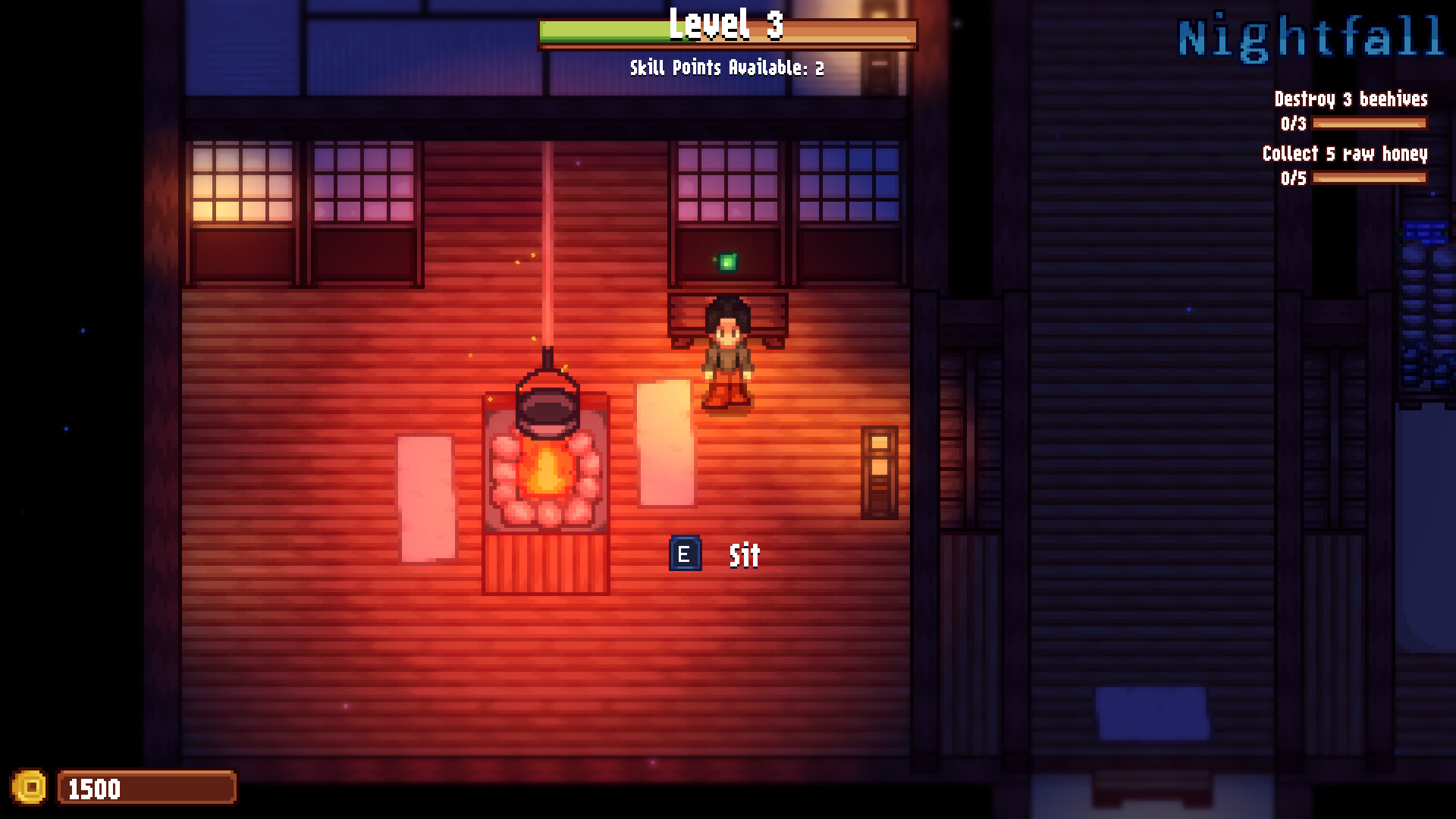Toggle the 'Destroy 3 beehives' quest tracking
Screen dimensions: 1456x819
pyautogui.click(x=1350, y=99)
